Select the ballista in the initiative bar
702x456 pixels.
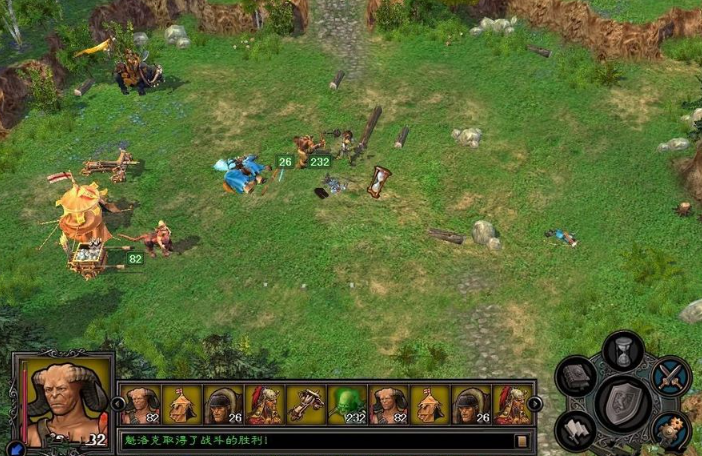[305, 405]
